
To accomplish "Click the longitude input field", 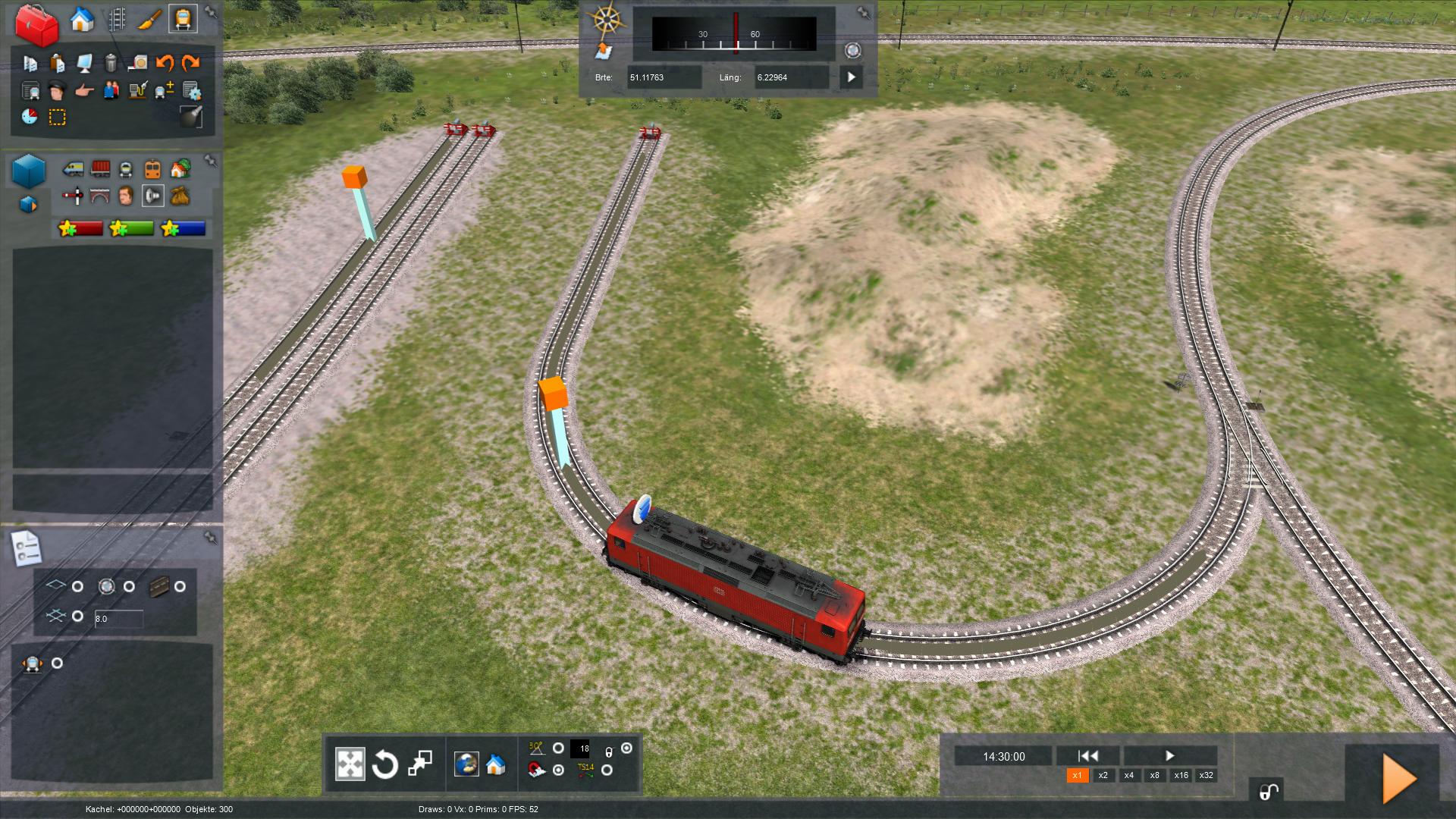I will point(790,77).
